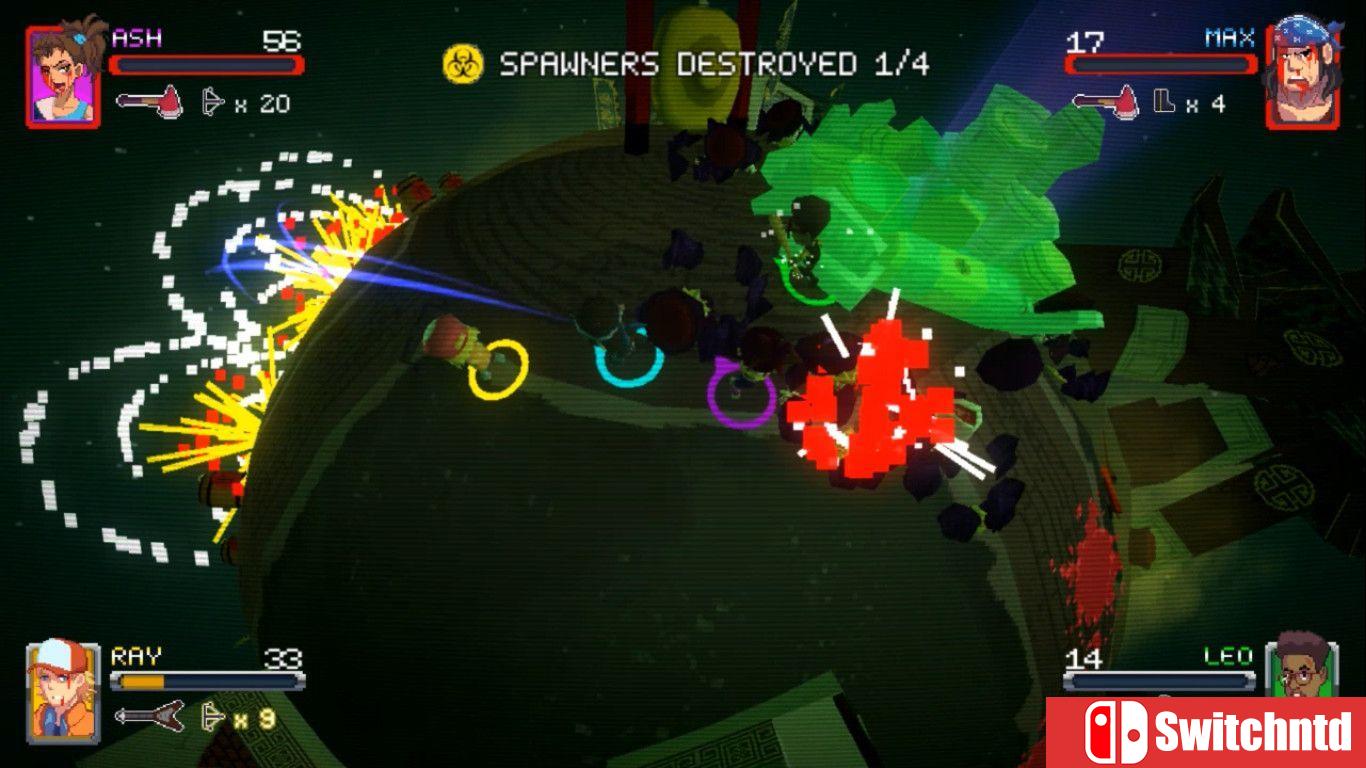Image resolution: width=1366 pixels, height=768 pixels.
Task: Click Ash's axe weapon icon
Action: click(149, 103)
